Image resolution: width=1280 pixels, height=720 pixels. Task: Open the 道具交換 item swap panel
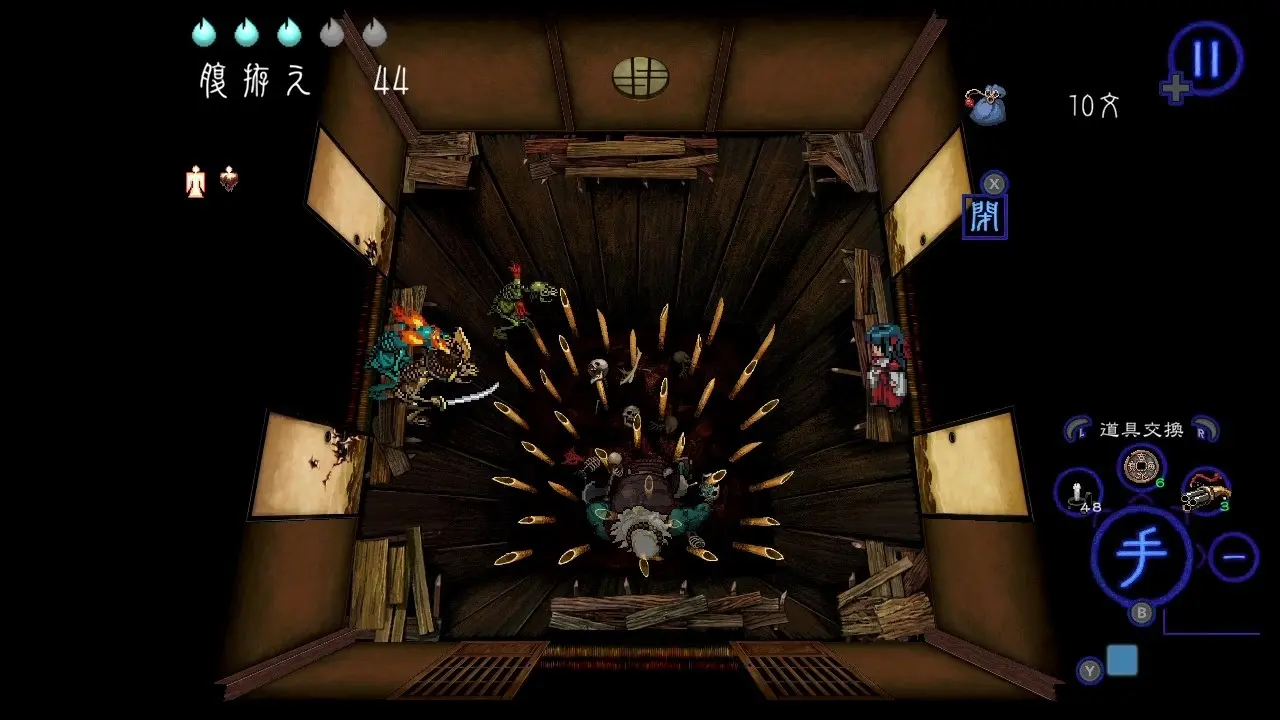tap(1141, 431)
